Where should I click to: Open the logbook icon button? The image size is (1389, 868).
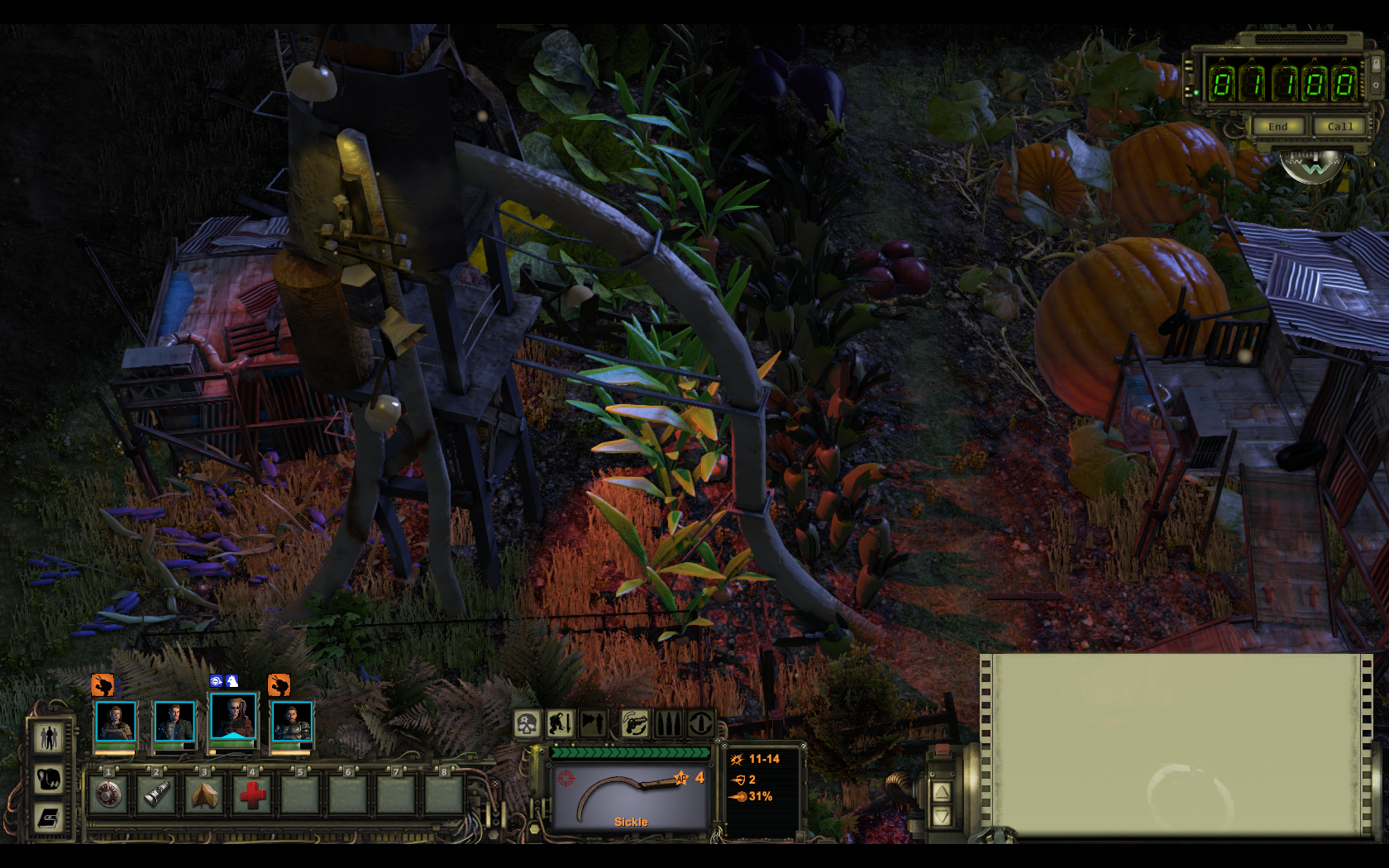pyautogui.click(x=49, y=818)
